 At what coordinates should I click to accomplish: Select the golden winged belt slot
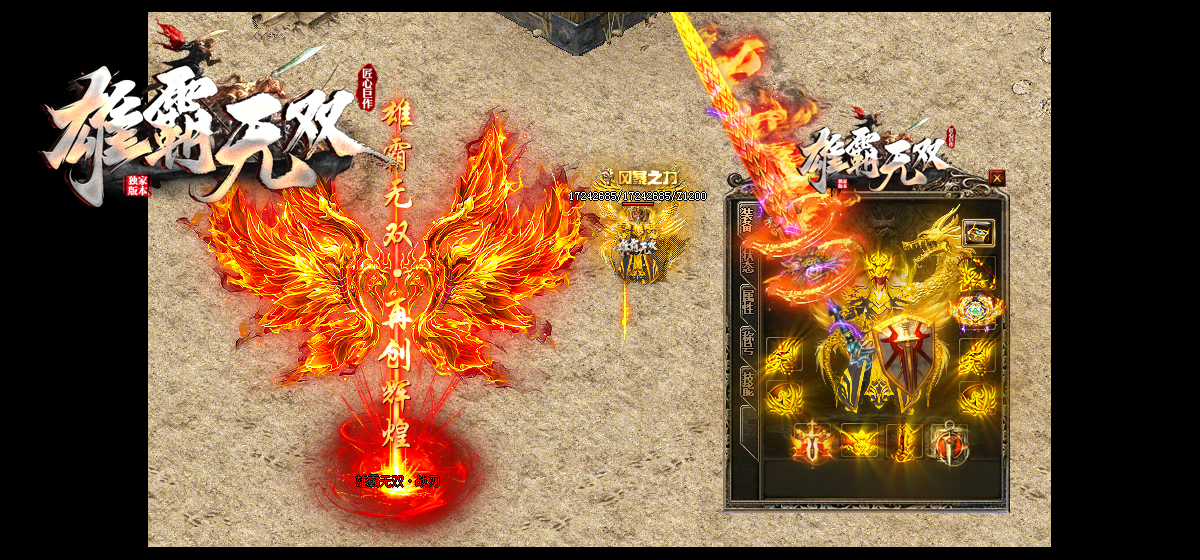tap(858, 441)
